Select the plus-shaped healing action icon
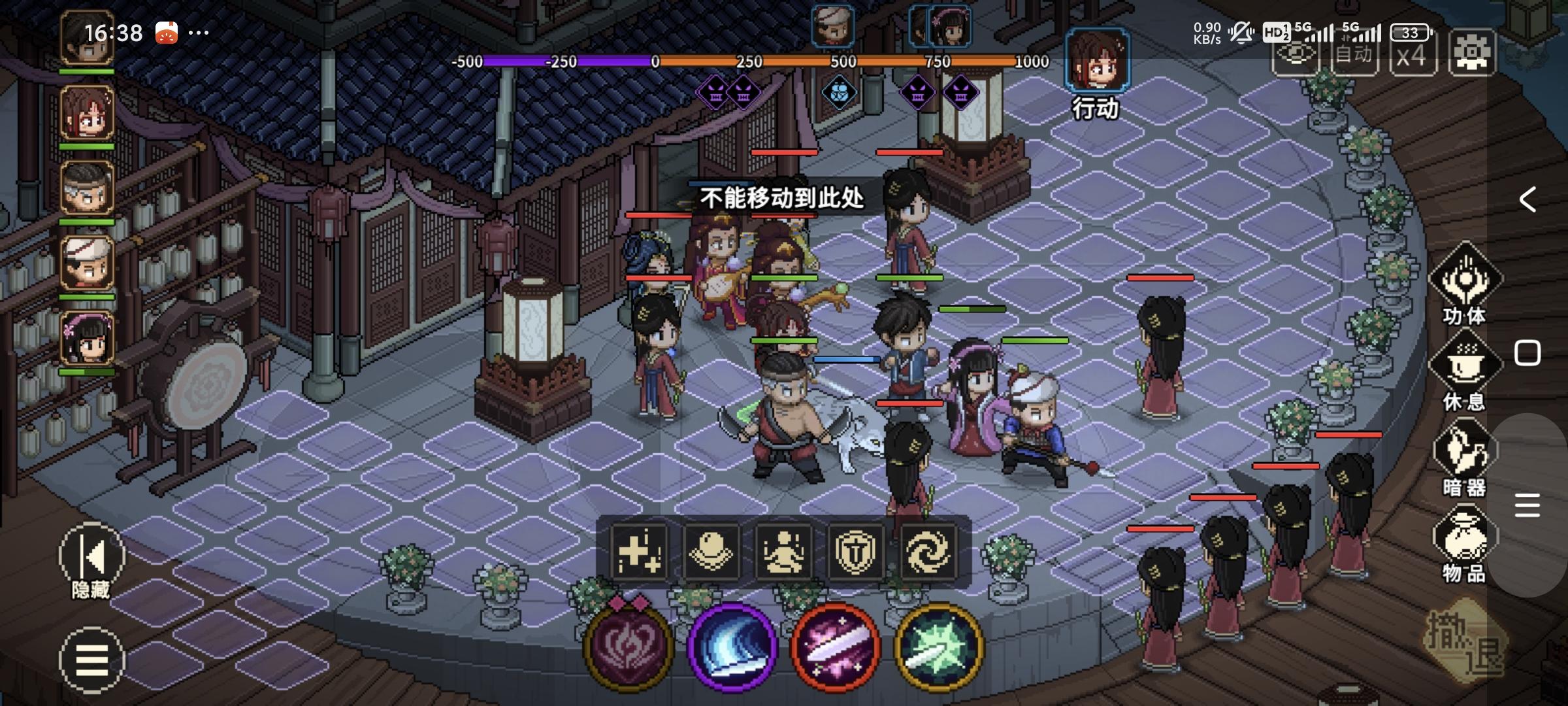Screen dimensions: 1568x706 click(637, 552)
